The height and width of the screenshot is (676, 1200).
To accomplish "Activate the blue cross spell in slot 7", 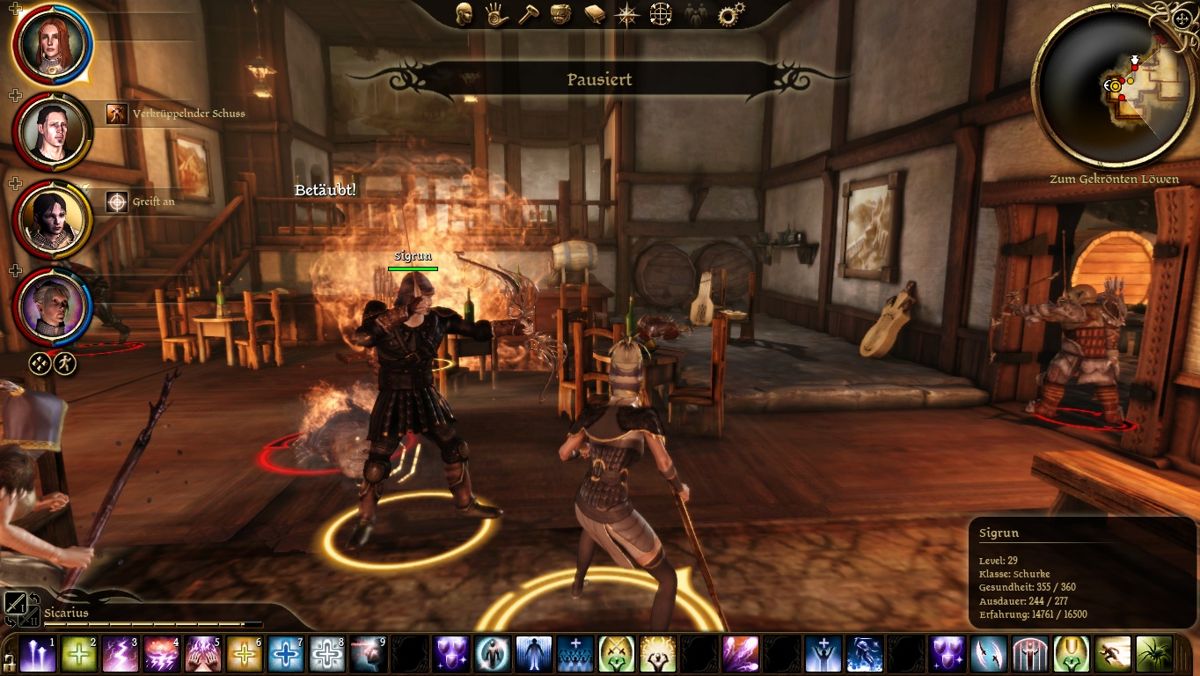I will [x=286, y=654].
